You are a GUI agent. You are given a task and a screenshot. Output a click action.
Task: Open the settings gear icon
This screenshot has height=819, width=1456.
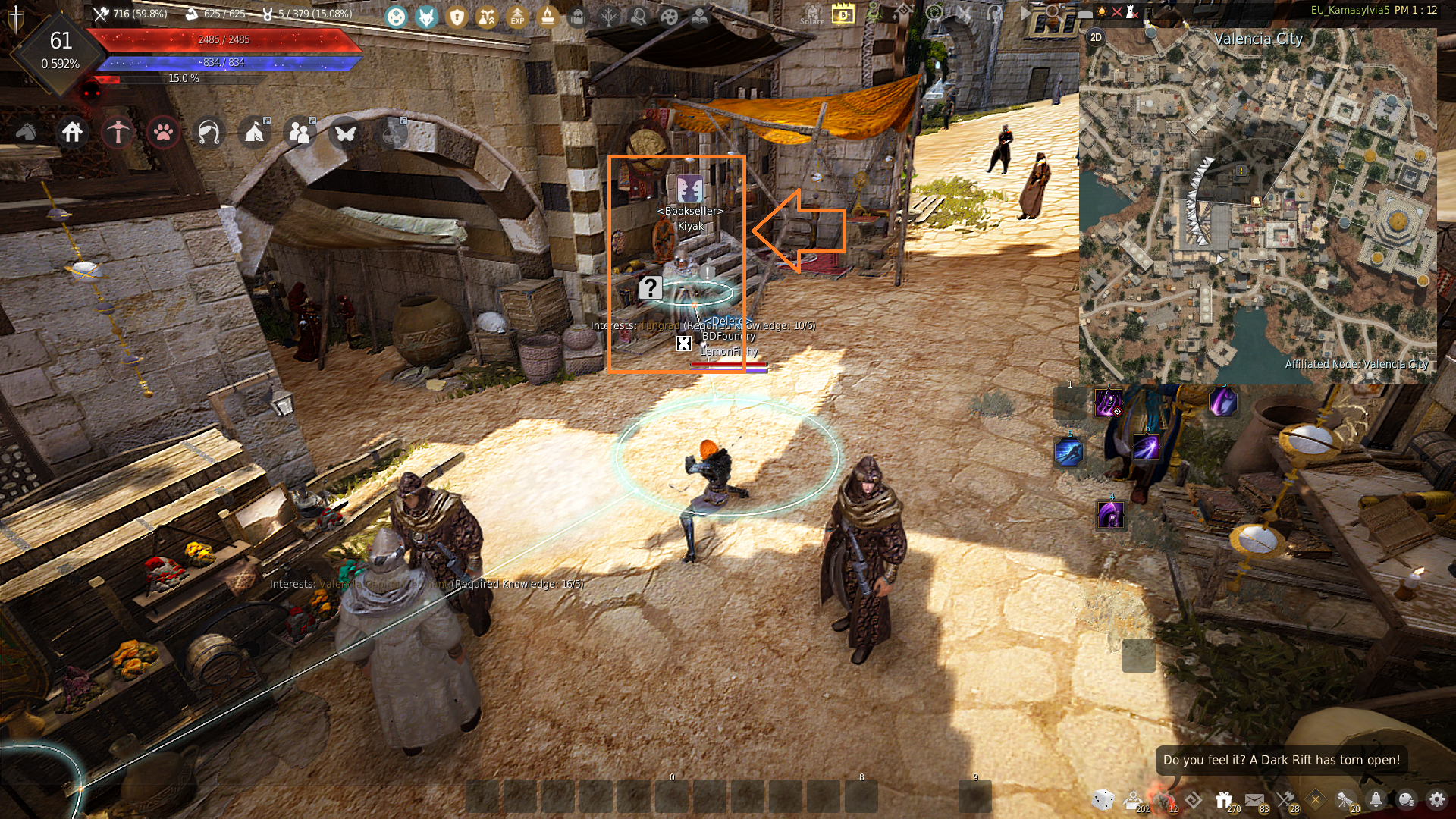pos(1436,799)
